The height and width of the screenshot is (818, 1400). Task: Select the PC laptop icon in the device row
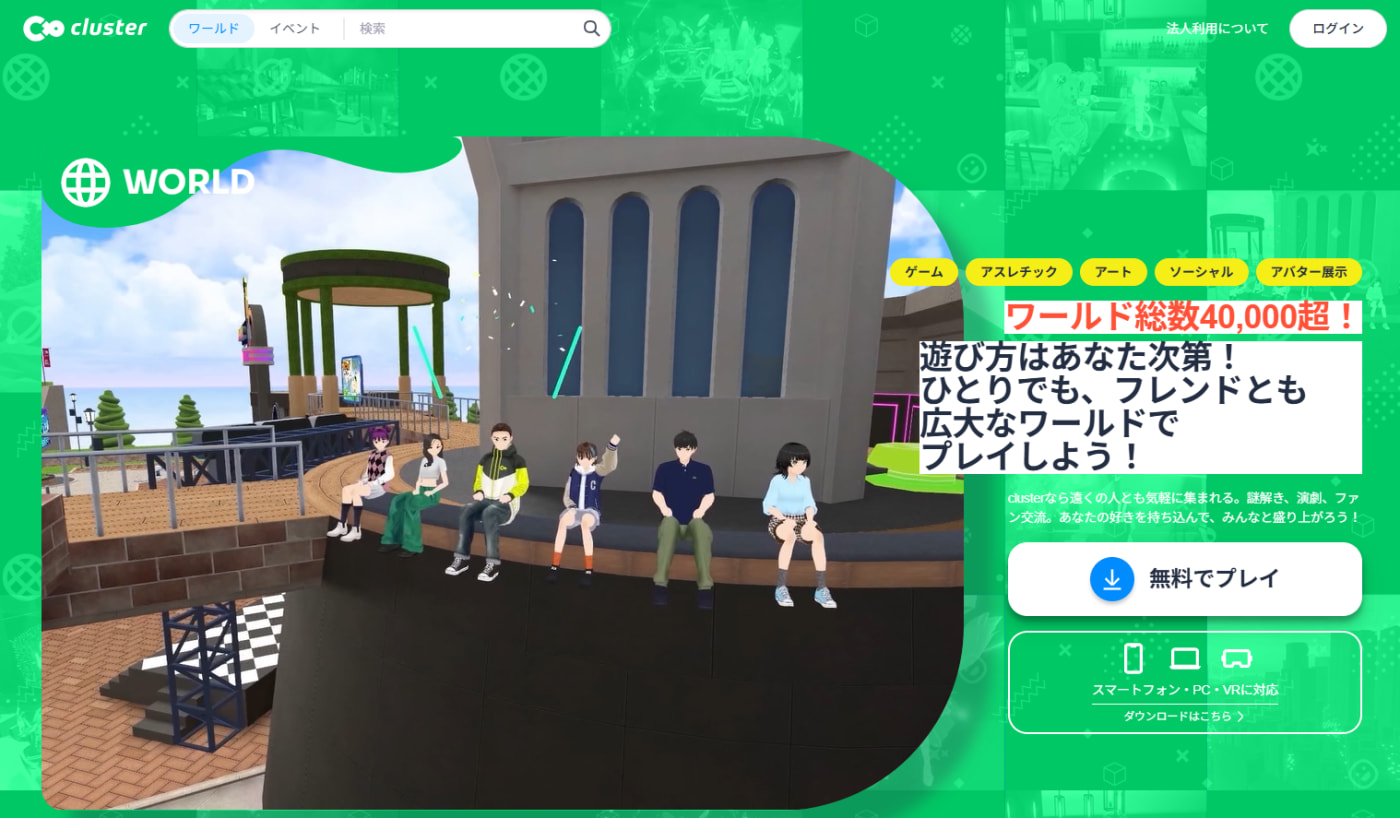(x=1184, y=658)
